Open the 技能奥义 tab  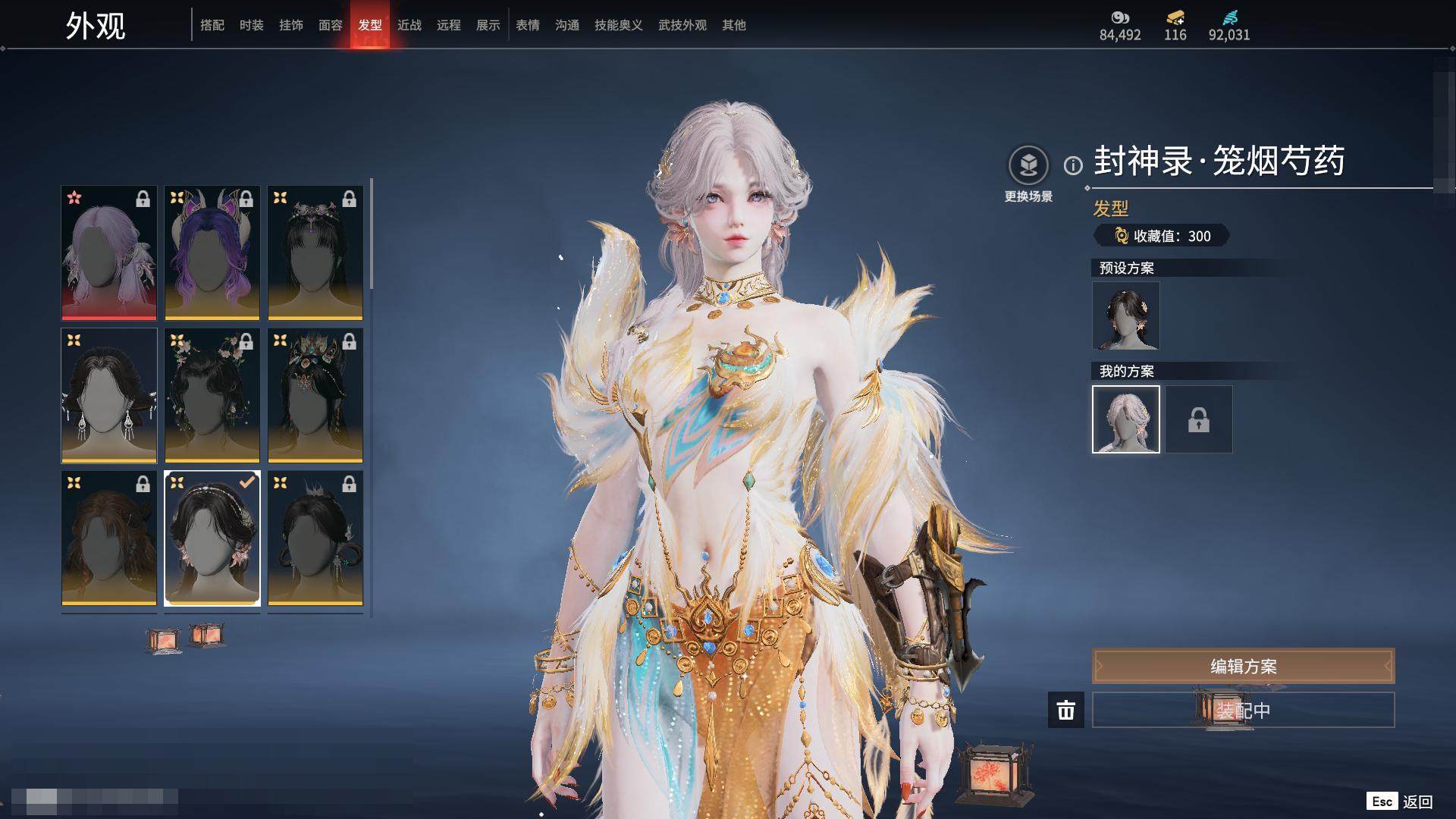pos(619,25)
